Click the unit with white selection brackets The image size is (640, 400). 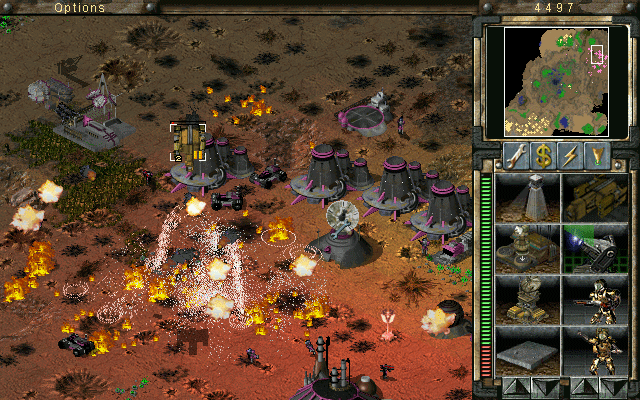tap(188, 142)
